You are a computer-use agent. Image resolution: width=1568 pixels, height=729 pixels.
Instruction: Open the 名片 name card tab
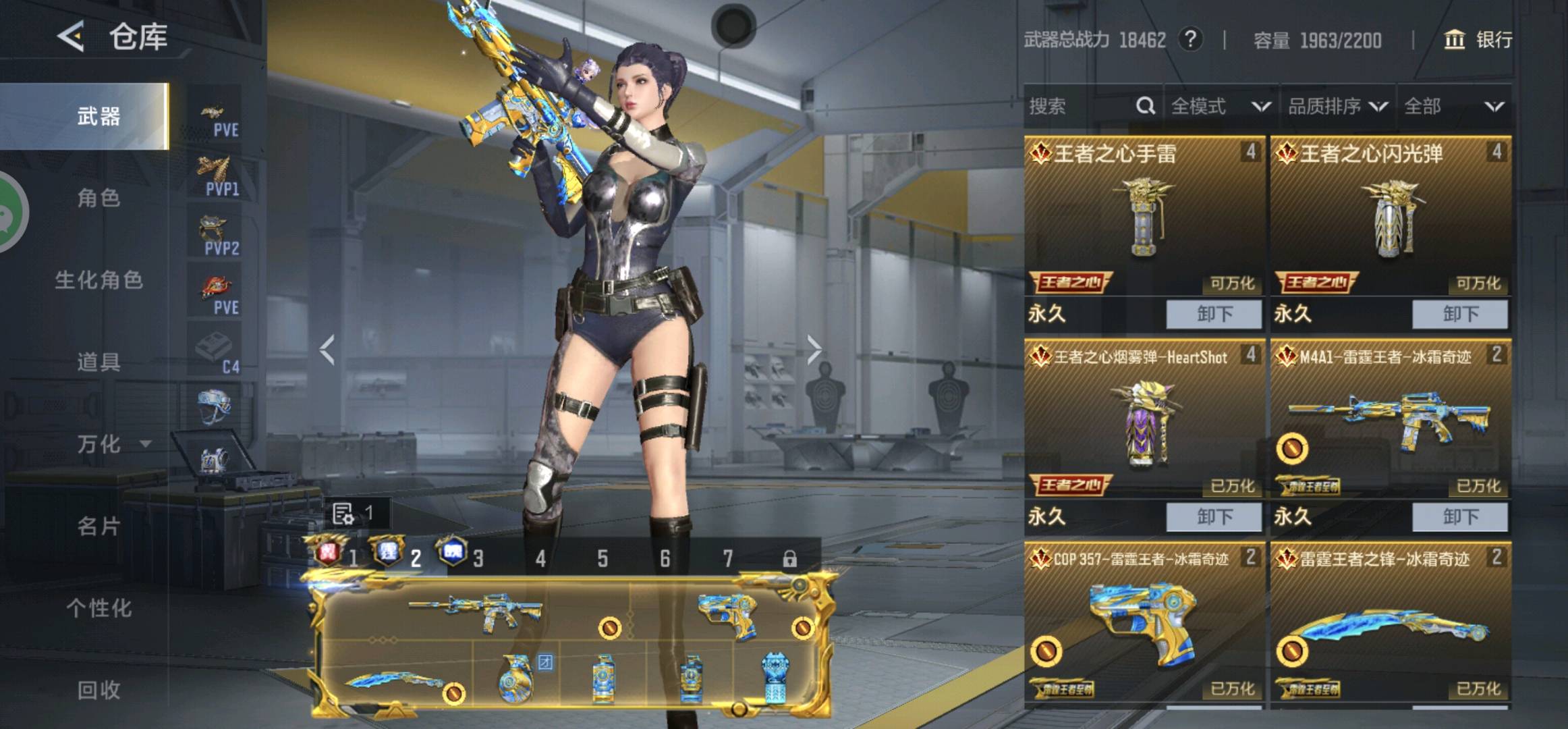[x=99, y=526]
